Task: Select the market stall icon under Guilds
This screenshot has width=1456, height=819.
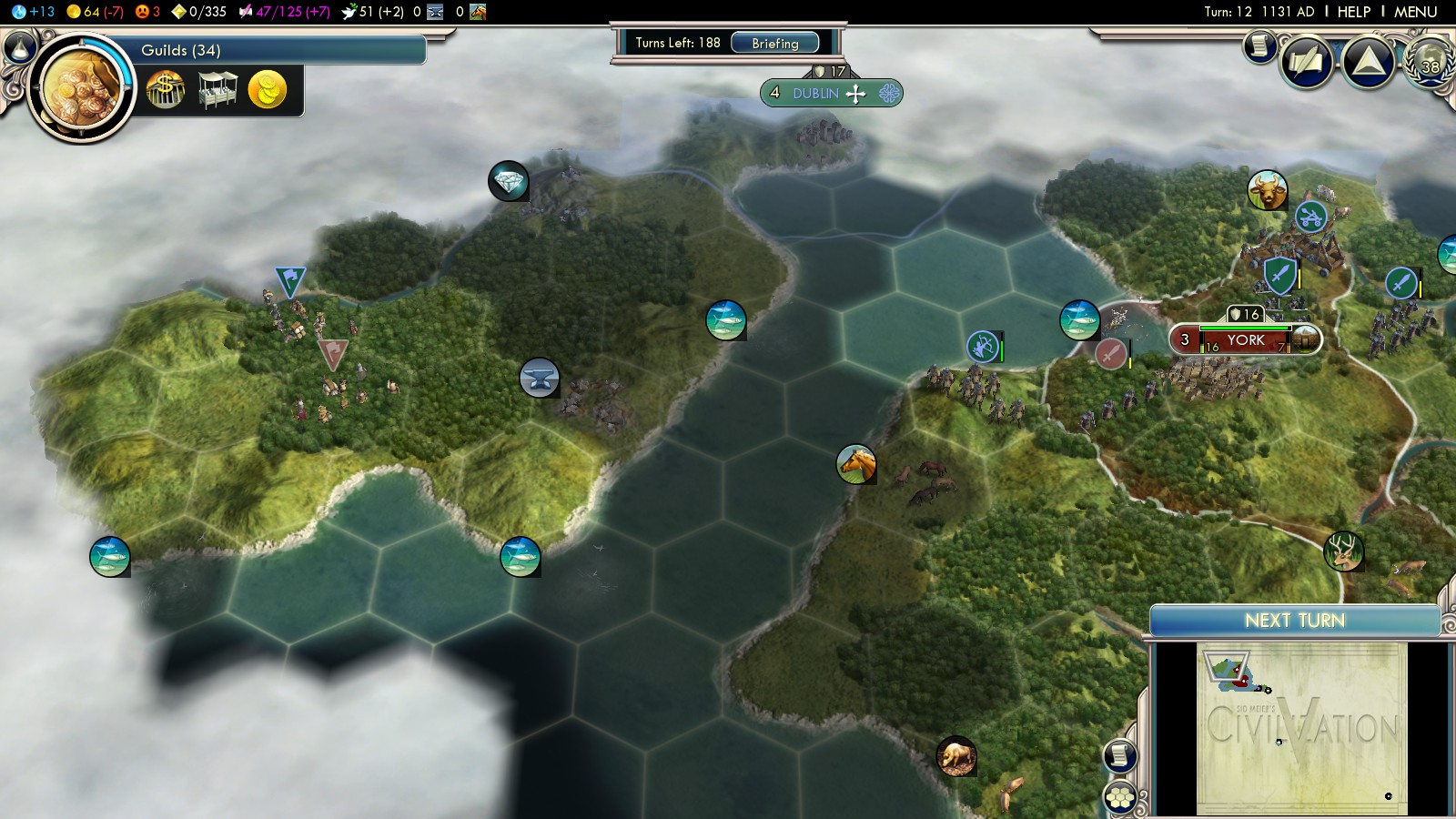Action: click(x=217, y=90)
